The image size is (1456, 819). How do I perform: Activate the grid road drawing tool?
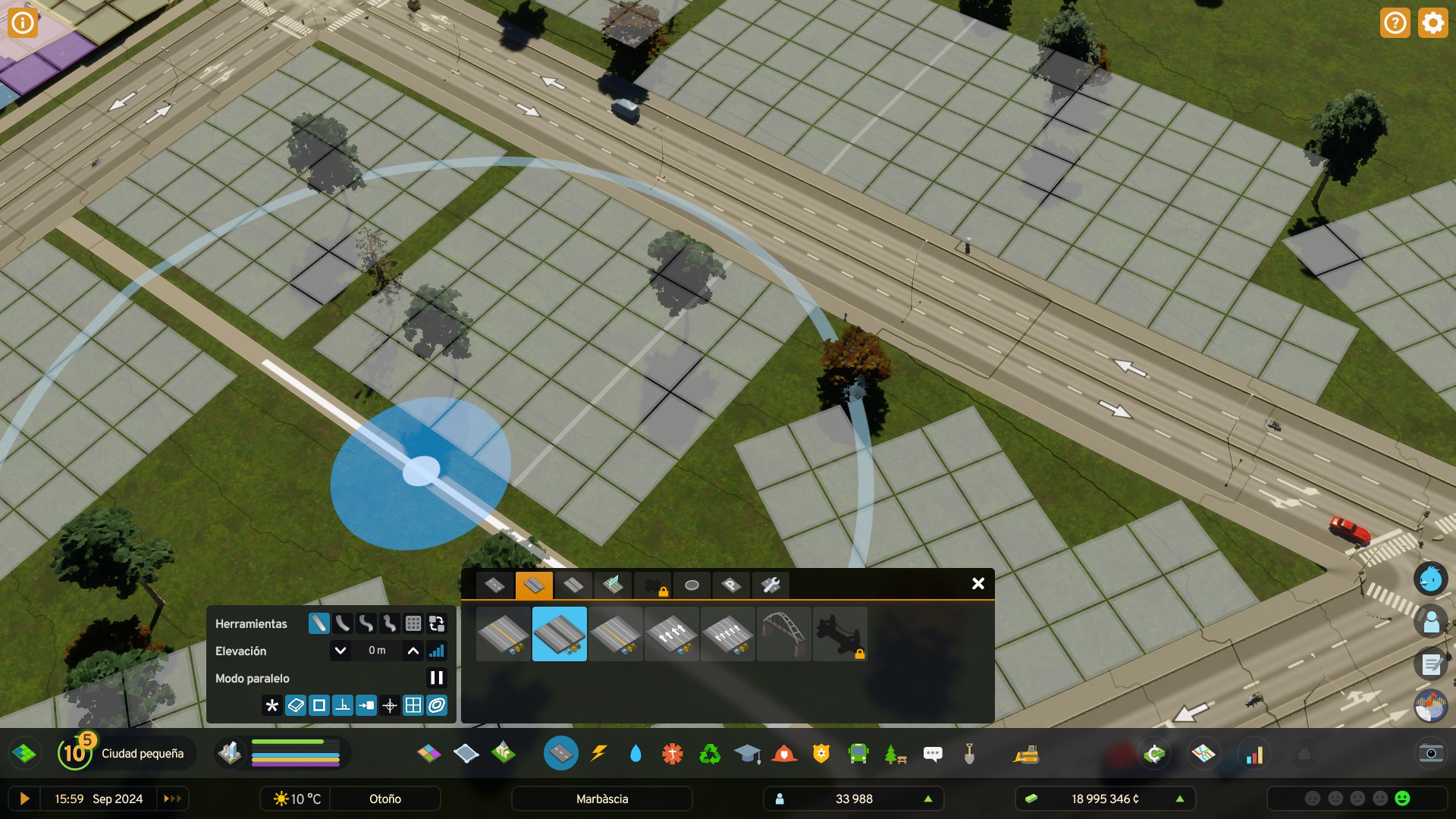click(413, 624)
